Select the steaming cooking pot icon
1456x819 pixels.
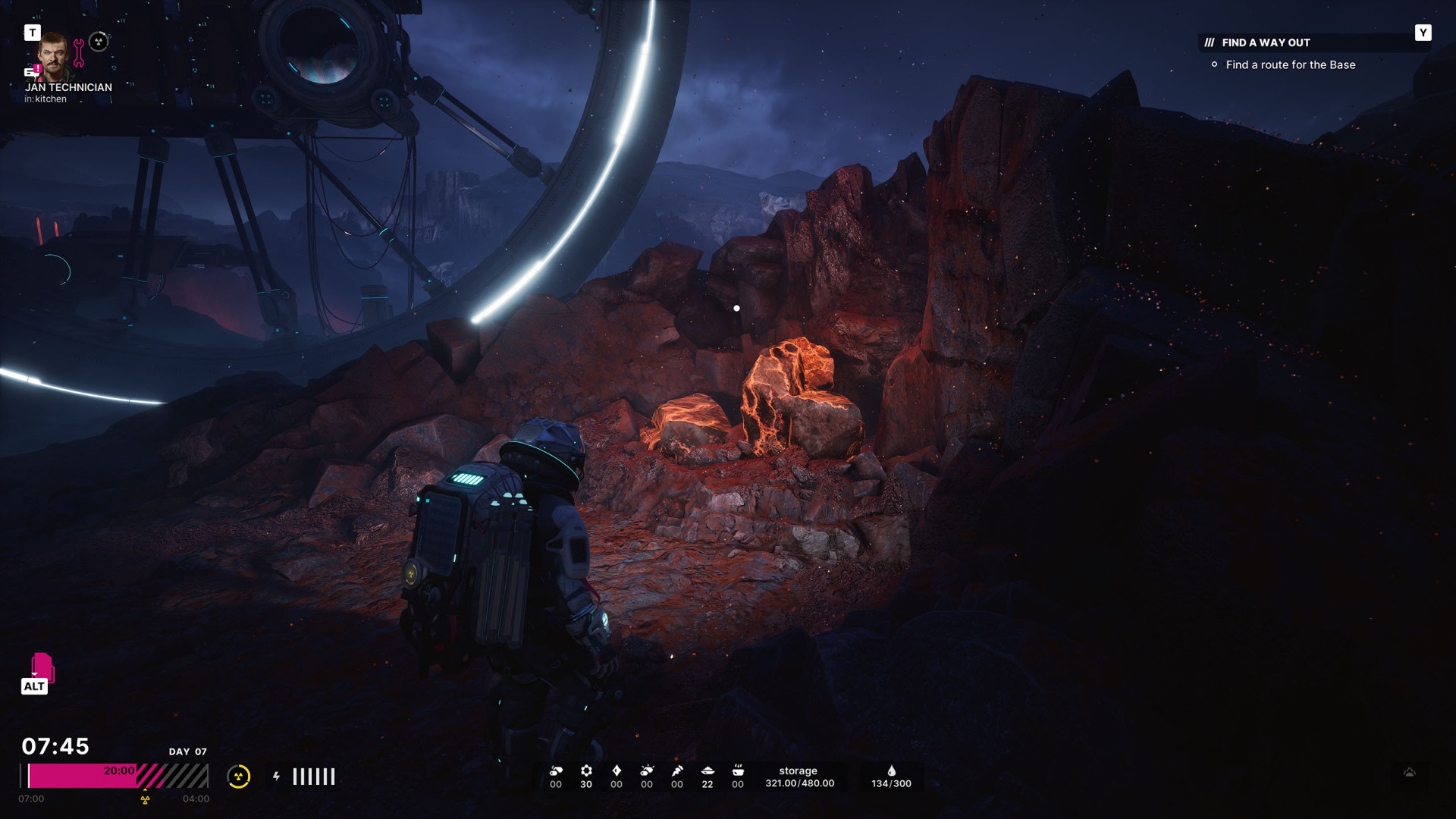pyautogui.click(x=738, y=771)
